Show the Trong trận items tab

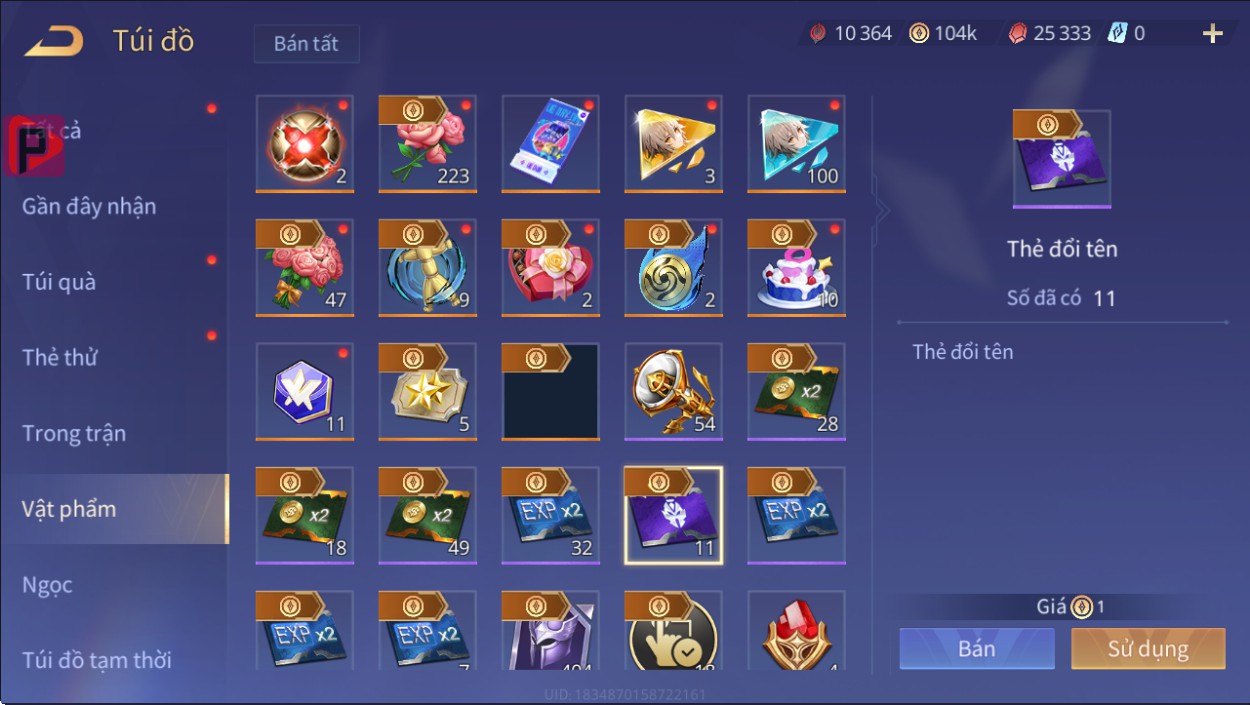(74, 434)
